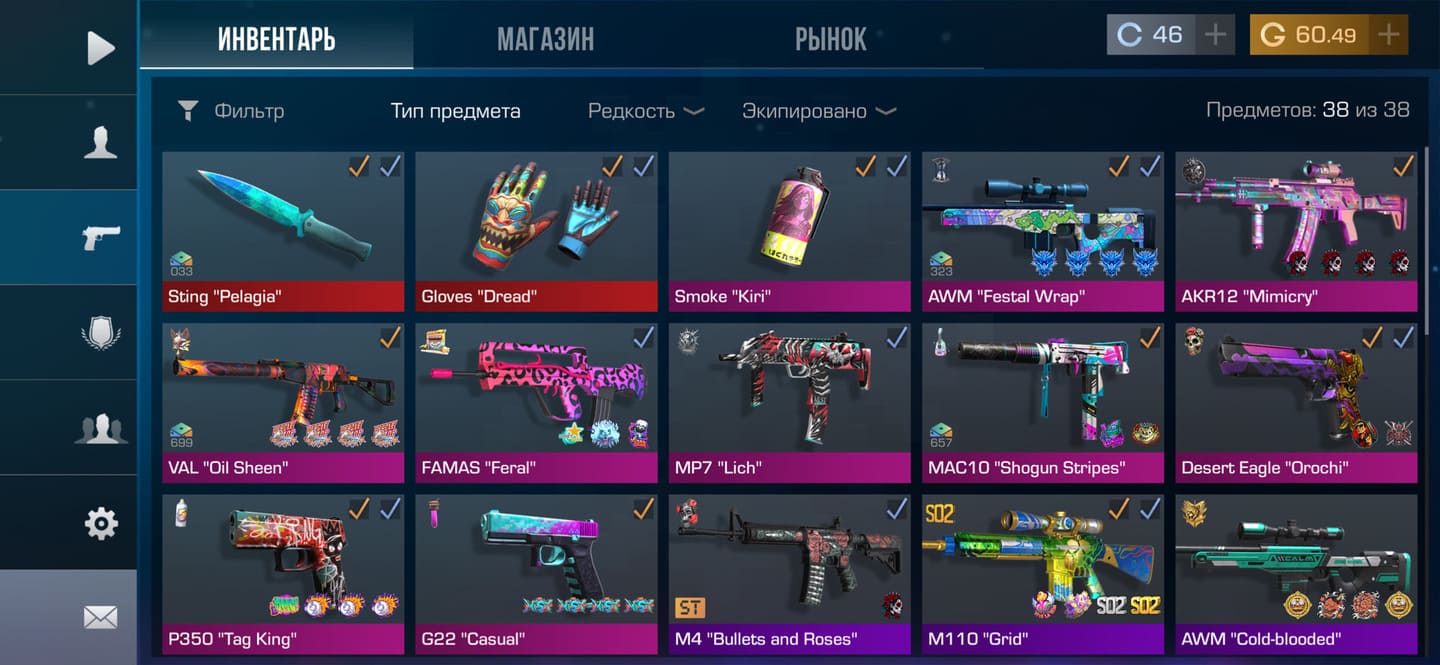Open the Фильтр filter options
The height and width of the screenshot is (665, 1440).
[x=230, y=111]
